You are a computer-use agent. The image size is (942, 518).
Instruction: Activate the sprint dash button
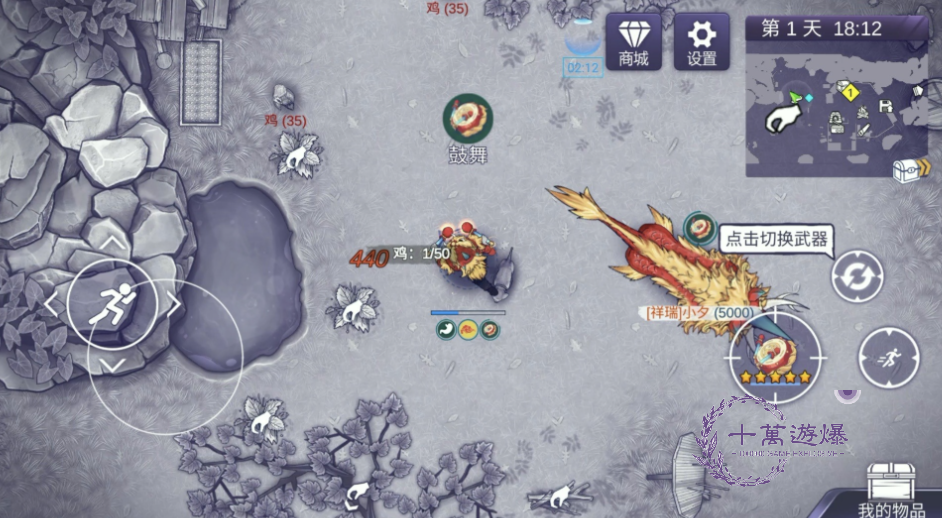point(888,357)
